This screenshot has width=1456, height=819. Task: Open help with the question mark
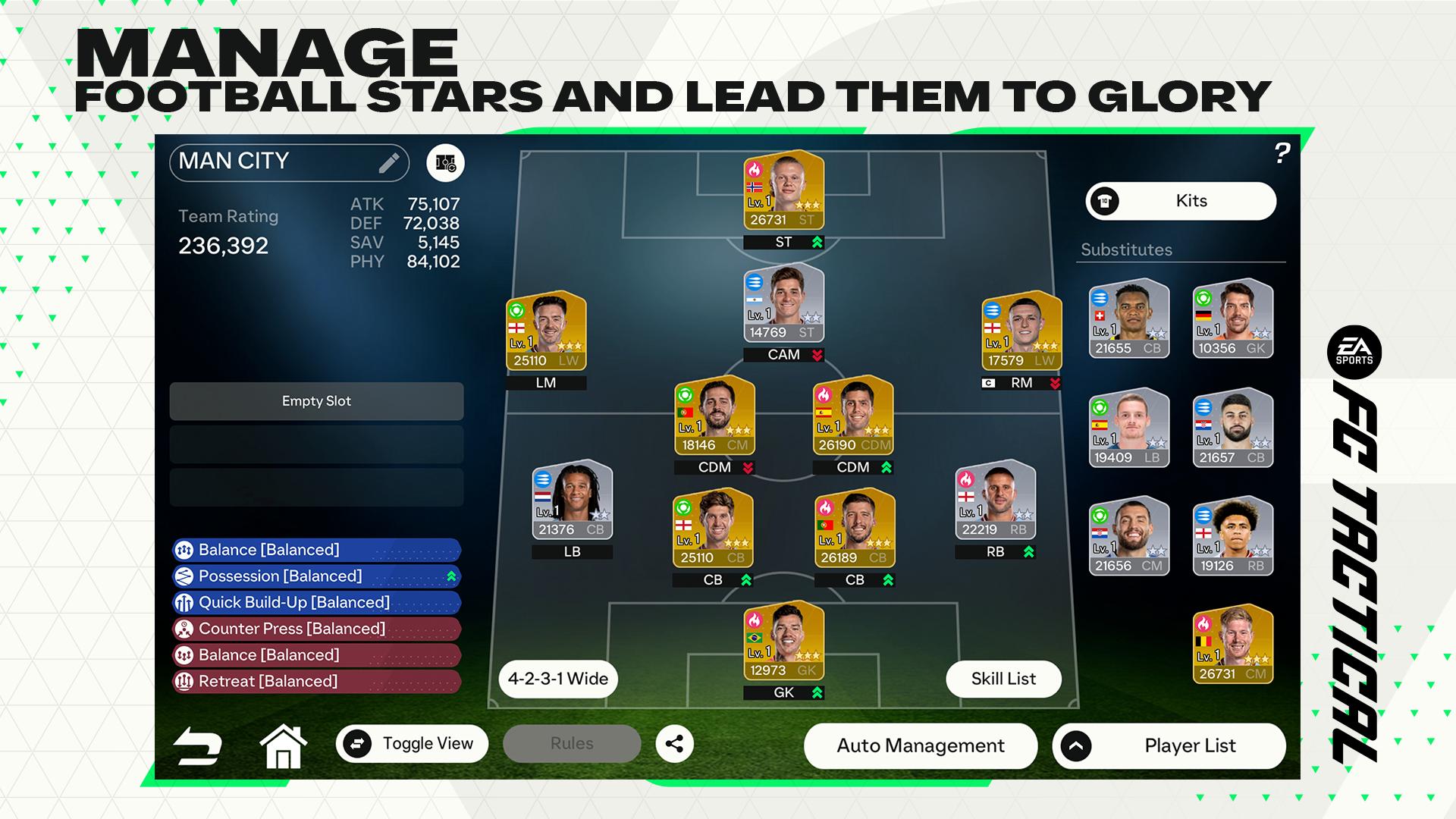[x=1282, y=154]
